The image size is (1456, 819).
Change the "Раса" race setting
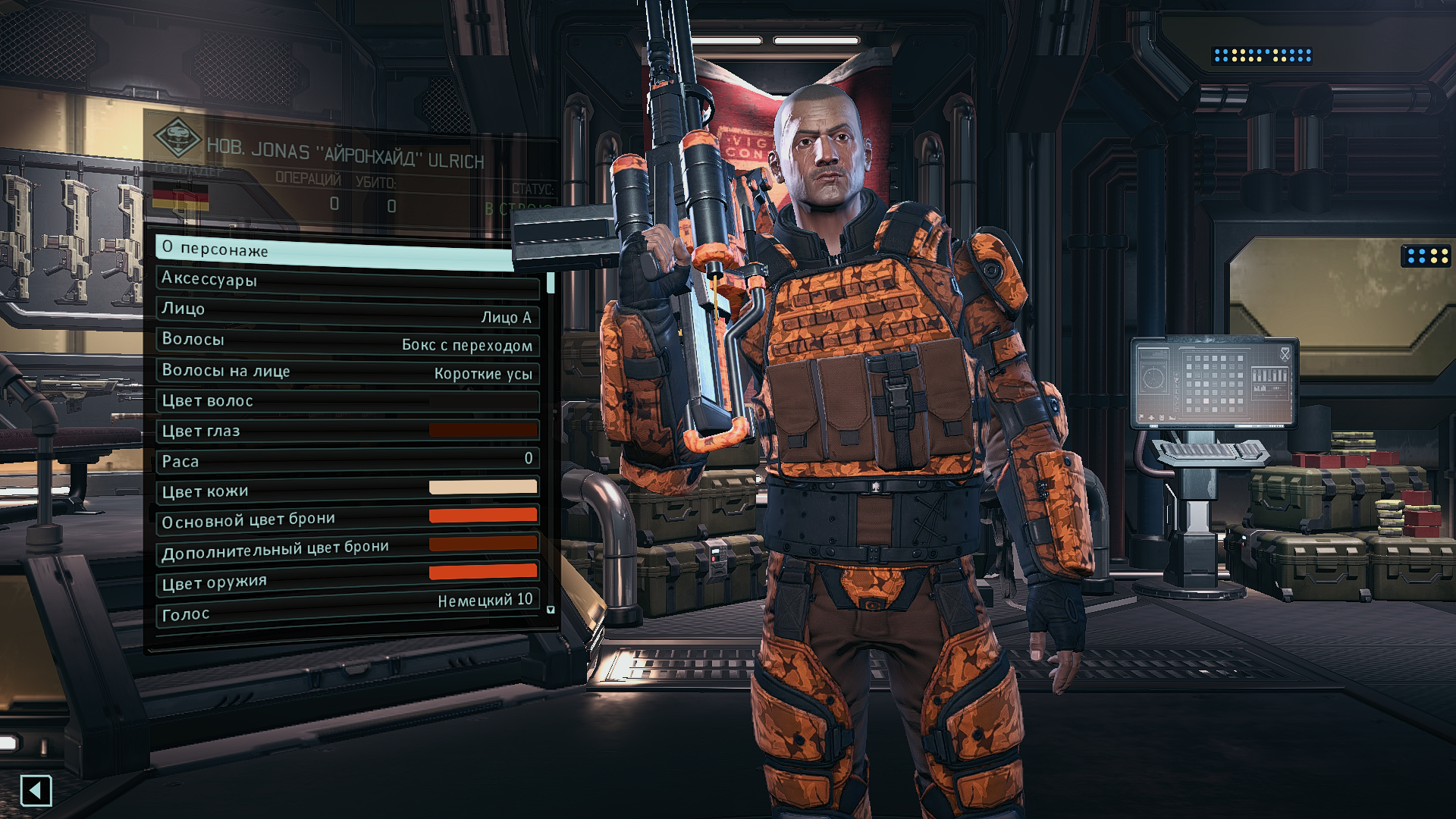[x=347, y=460]
